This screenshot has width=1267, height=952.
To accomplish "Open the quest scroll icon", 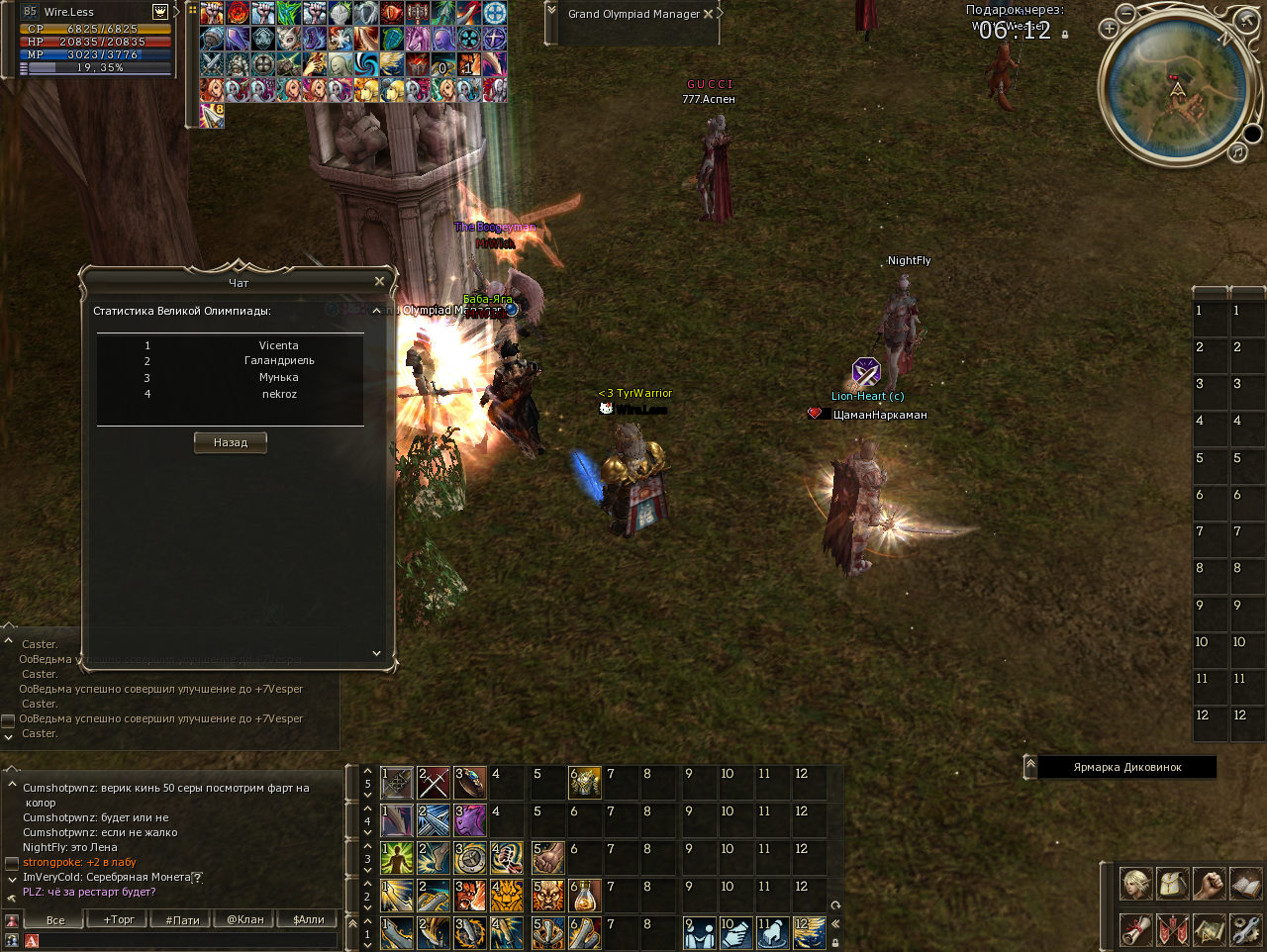I will [x=1135, y=929].
